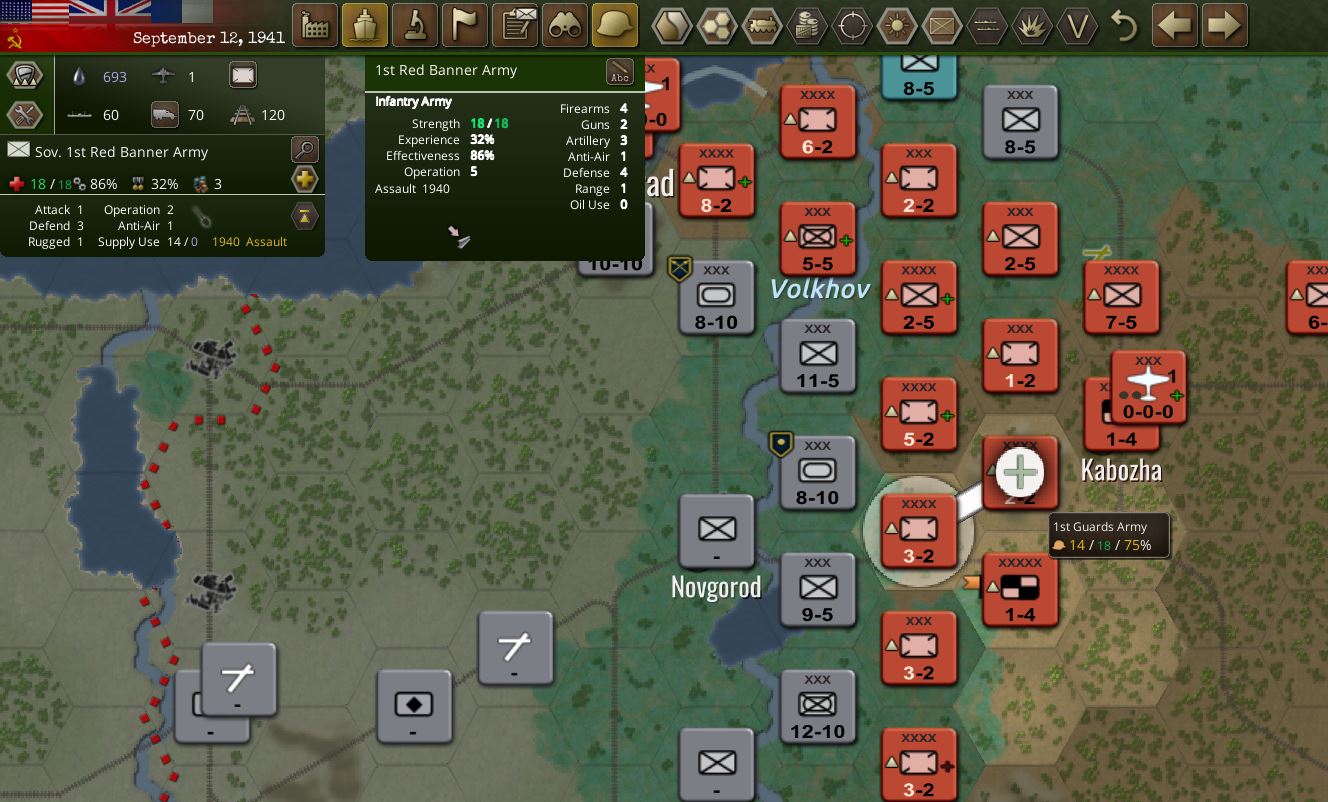Viewport: 1328px width, 802px height.
Task: Toggle the sun weather map overlay
Action: 896,25
